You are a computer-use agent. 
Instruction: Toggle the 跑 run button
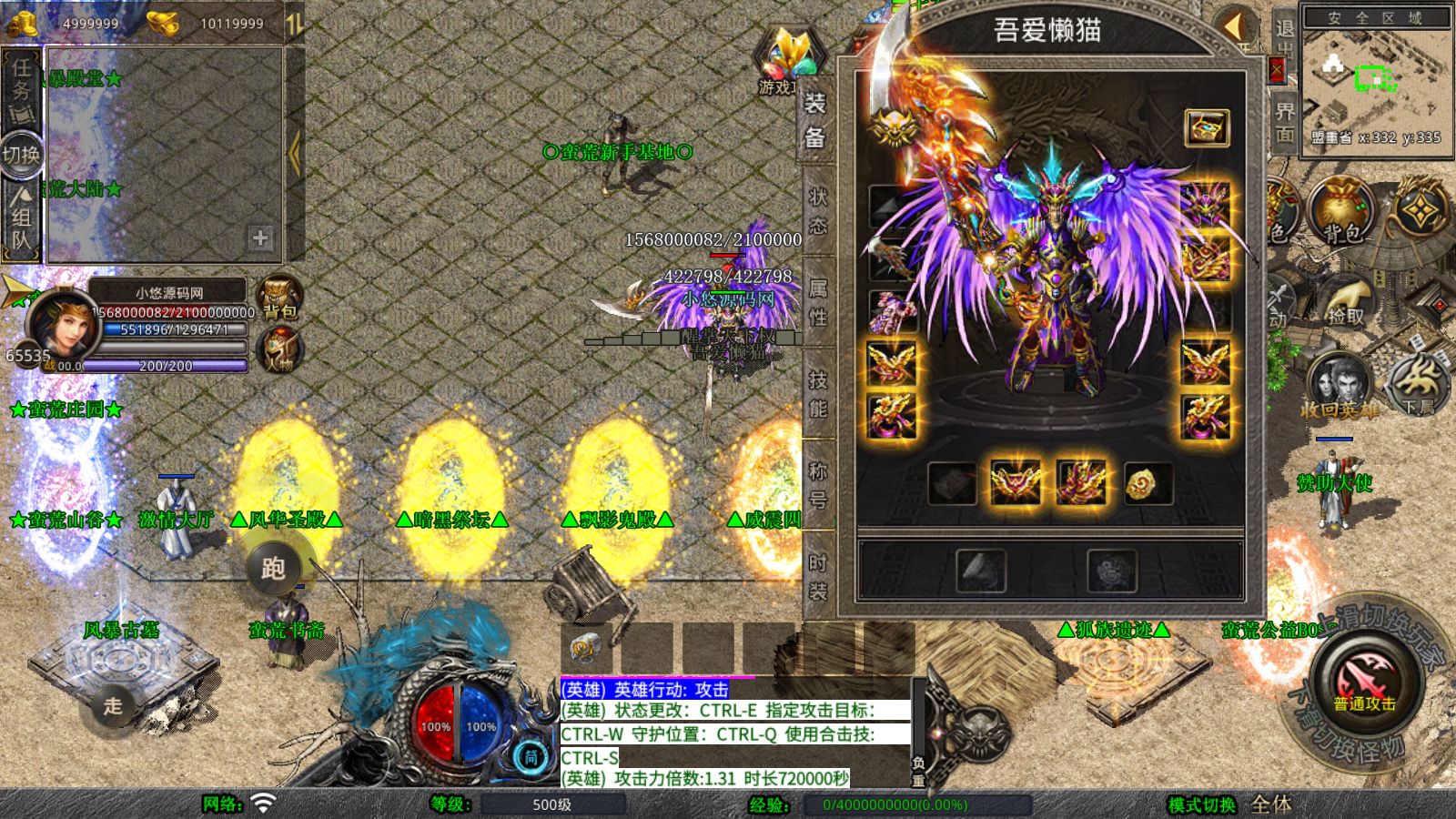(273, 569)
